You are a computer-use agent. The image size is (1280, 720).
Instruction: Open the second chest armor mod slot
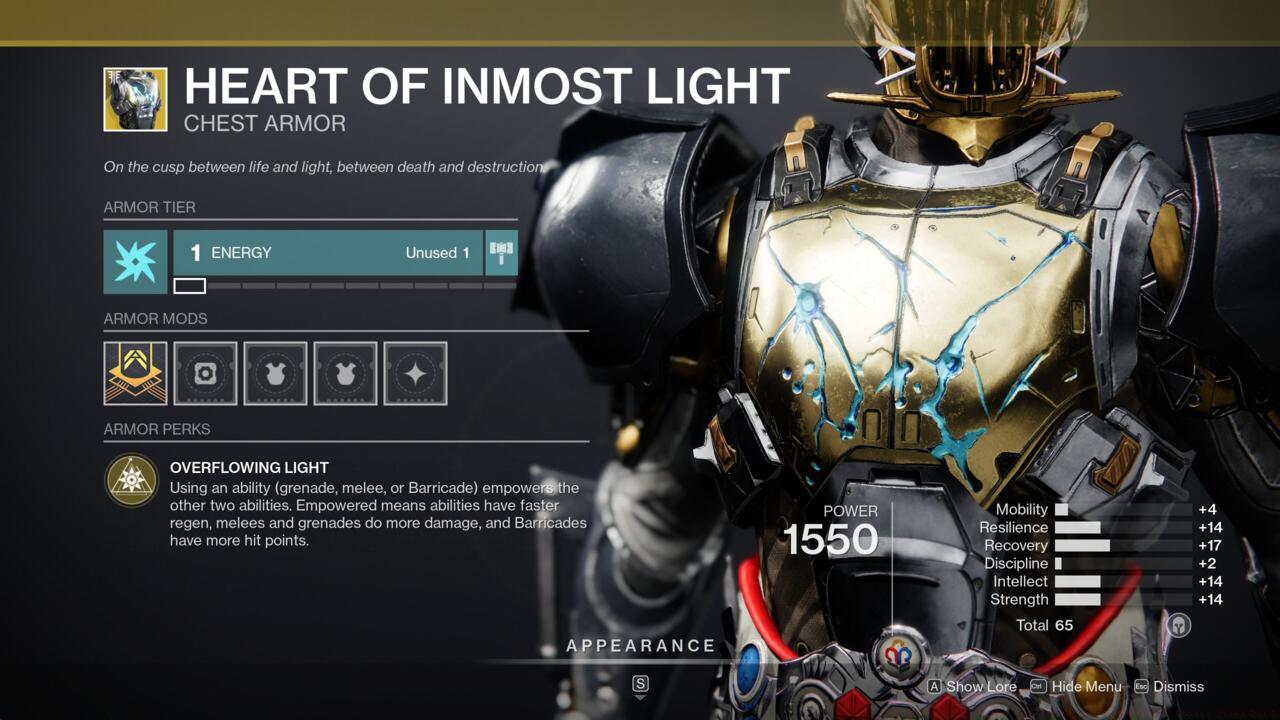[345, 372]
